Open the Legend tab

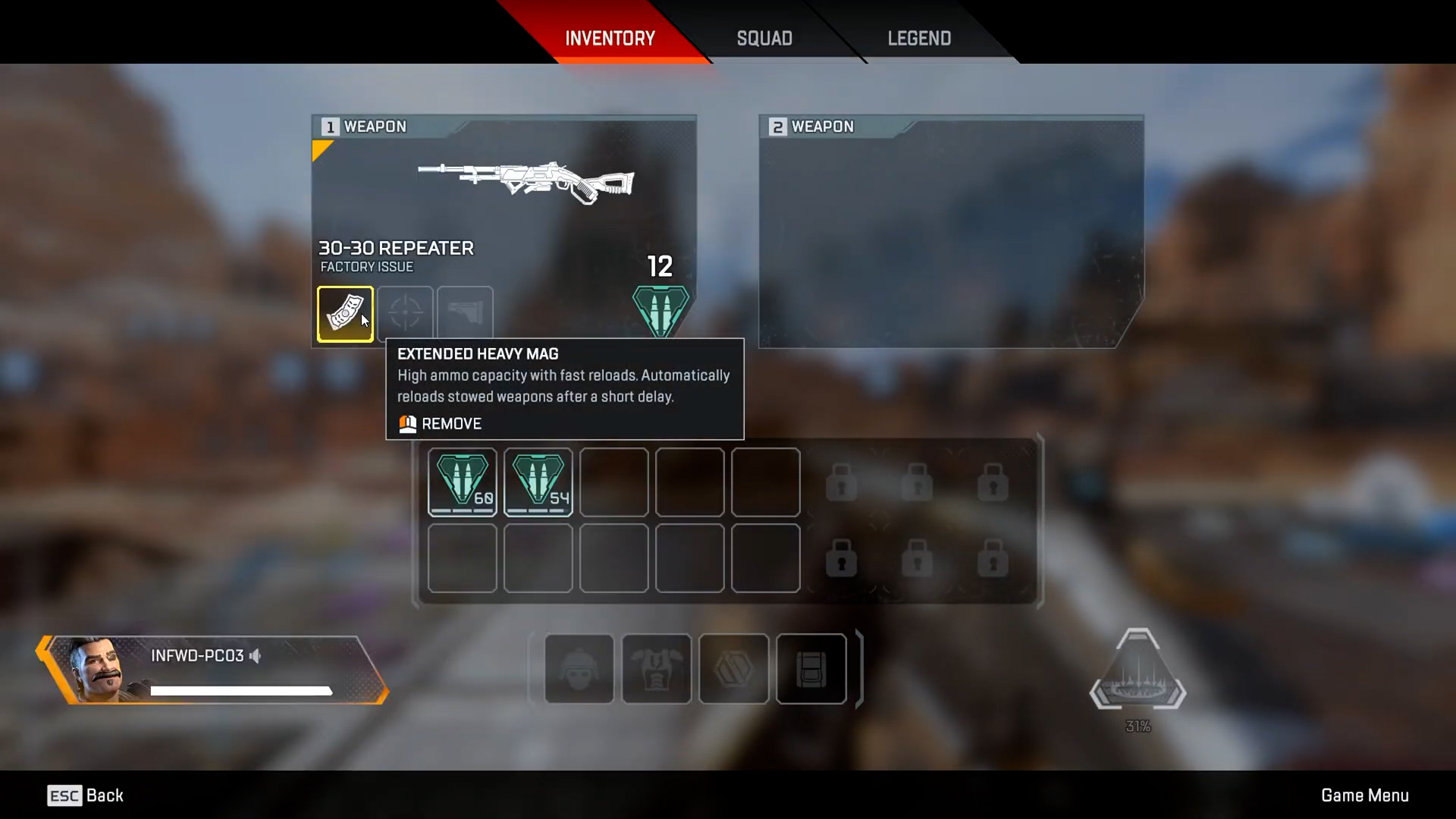[918, 38]
